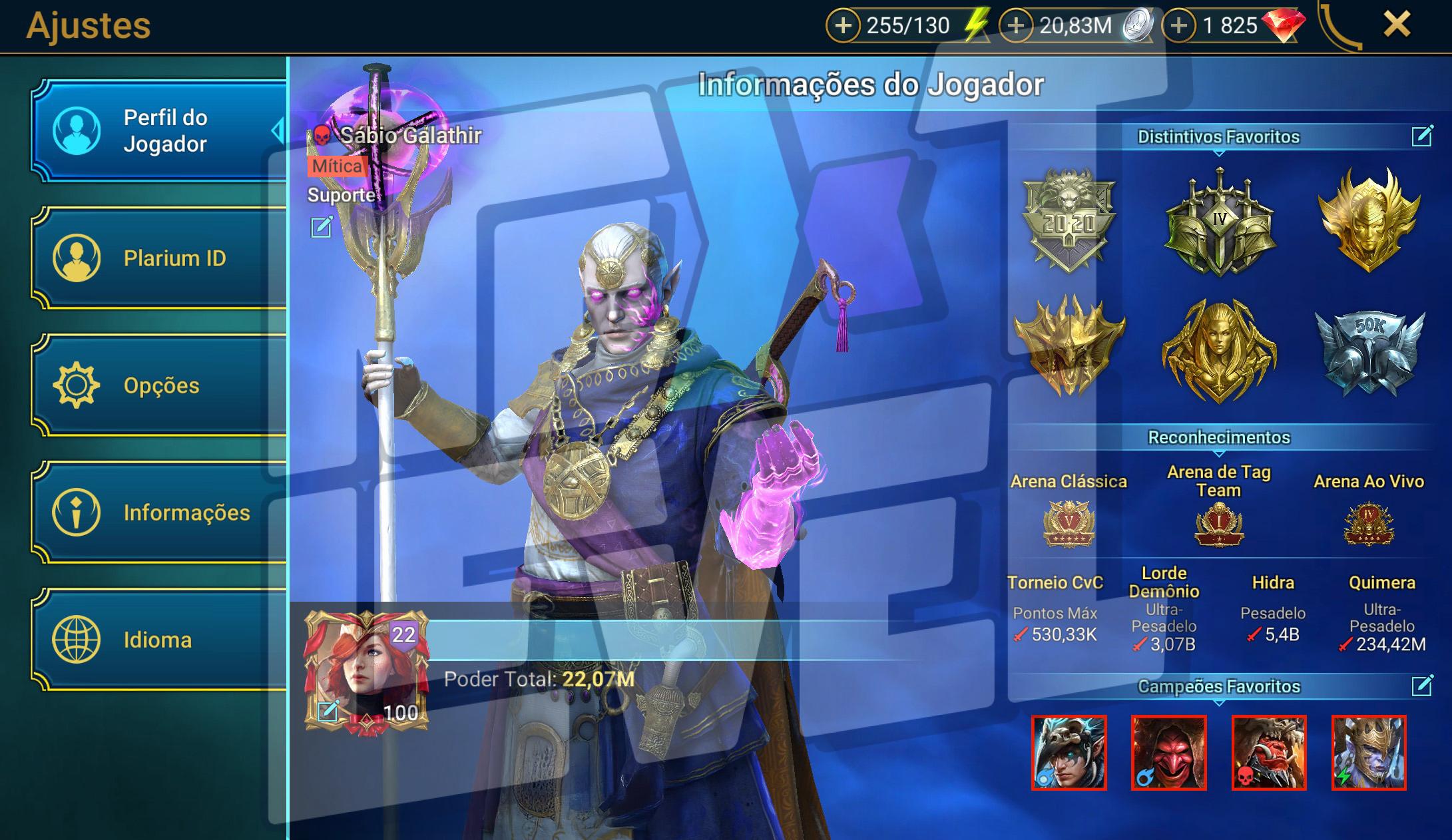
Task: View the Arena Ao Vivo rank emblem
Action: point(1369,524)
